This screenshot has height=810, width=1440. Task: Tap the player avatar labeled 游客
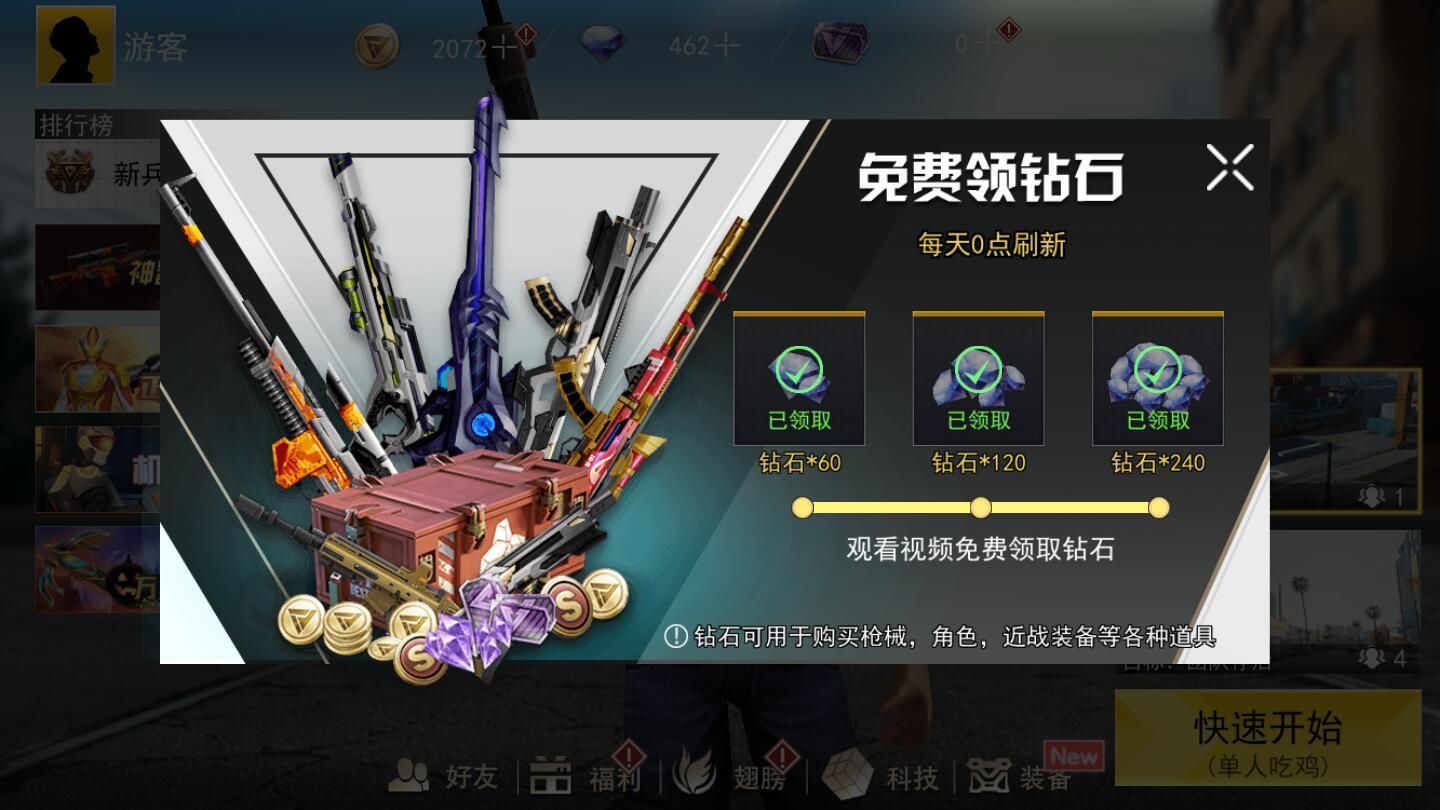click(75, 44)
